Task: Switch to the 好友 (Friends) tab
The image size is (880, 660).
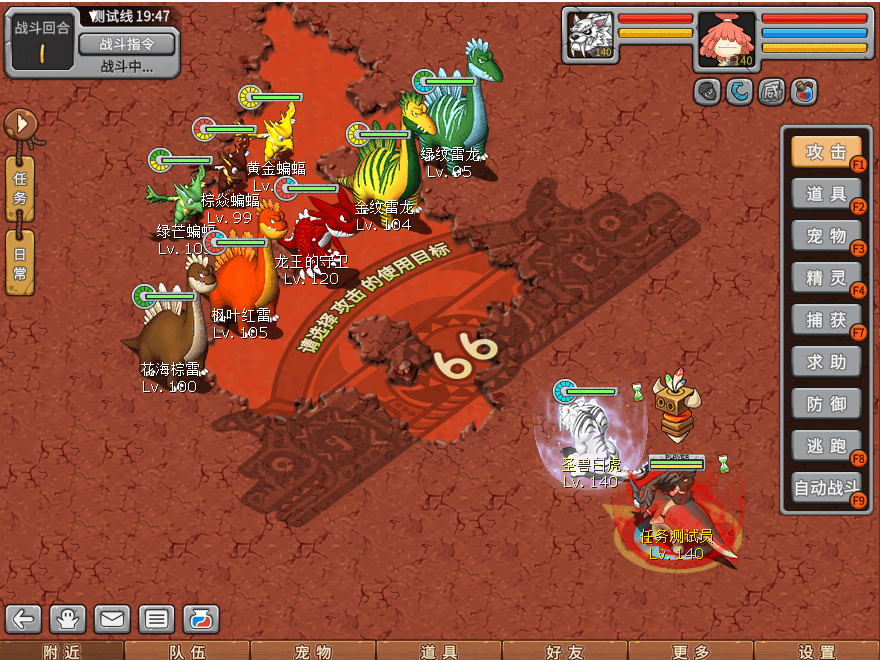Action: pyautogui.click(x=565, y=651)
